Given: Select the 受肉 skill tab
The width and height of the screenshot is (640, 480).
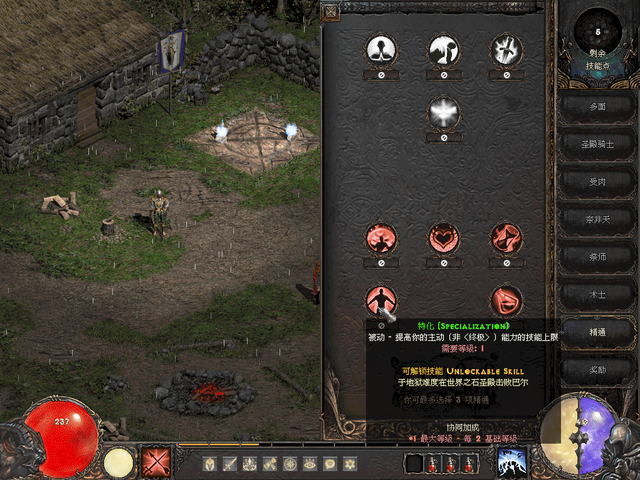Looking at the screenshot, I should tap(598, 181).
